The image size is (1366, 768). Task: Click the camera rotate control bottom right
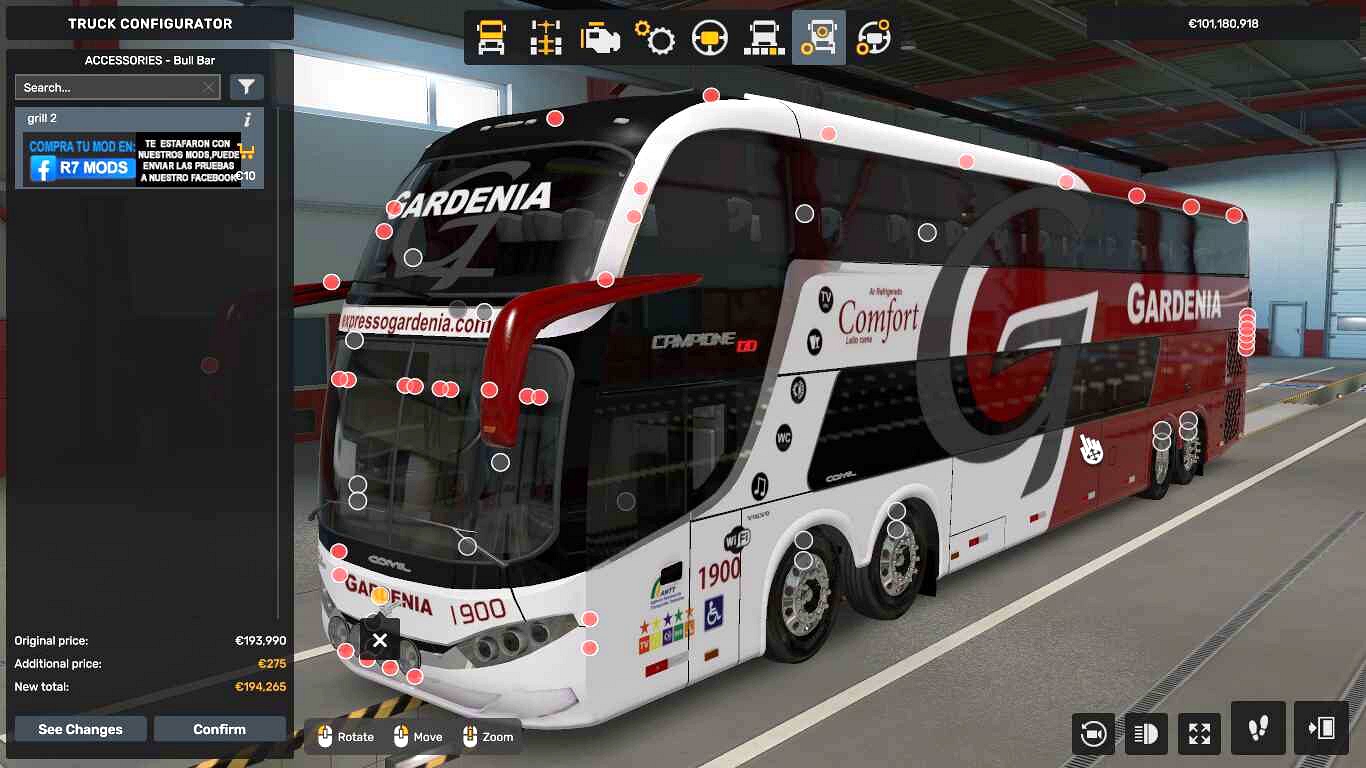[x=1093, y=733]
